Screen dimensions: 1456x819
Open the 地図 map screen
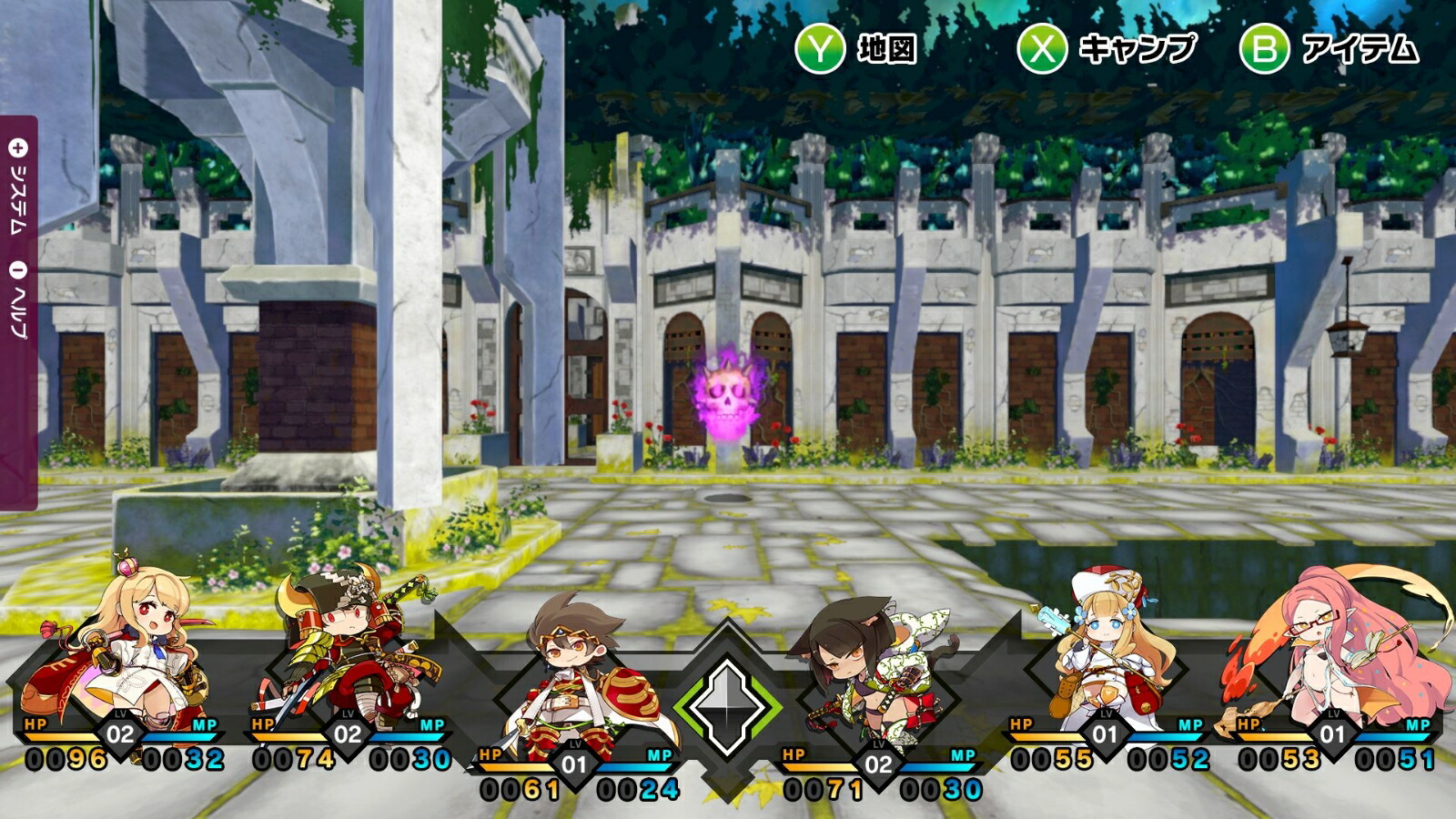(x=855, y=48)
